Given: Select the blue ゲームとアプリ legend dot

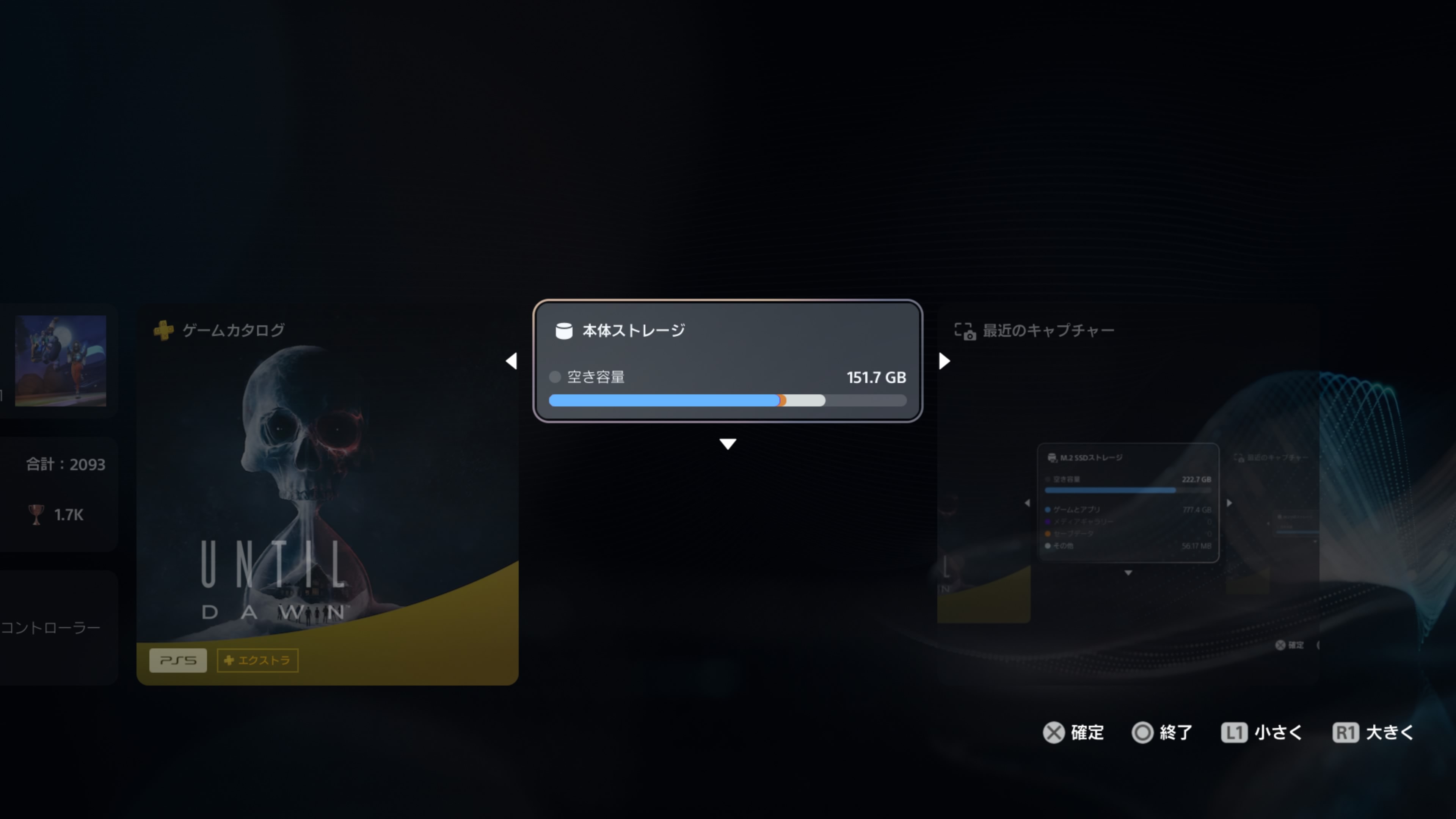Looking at the screenshot, I should pos(1047,509).
